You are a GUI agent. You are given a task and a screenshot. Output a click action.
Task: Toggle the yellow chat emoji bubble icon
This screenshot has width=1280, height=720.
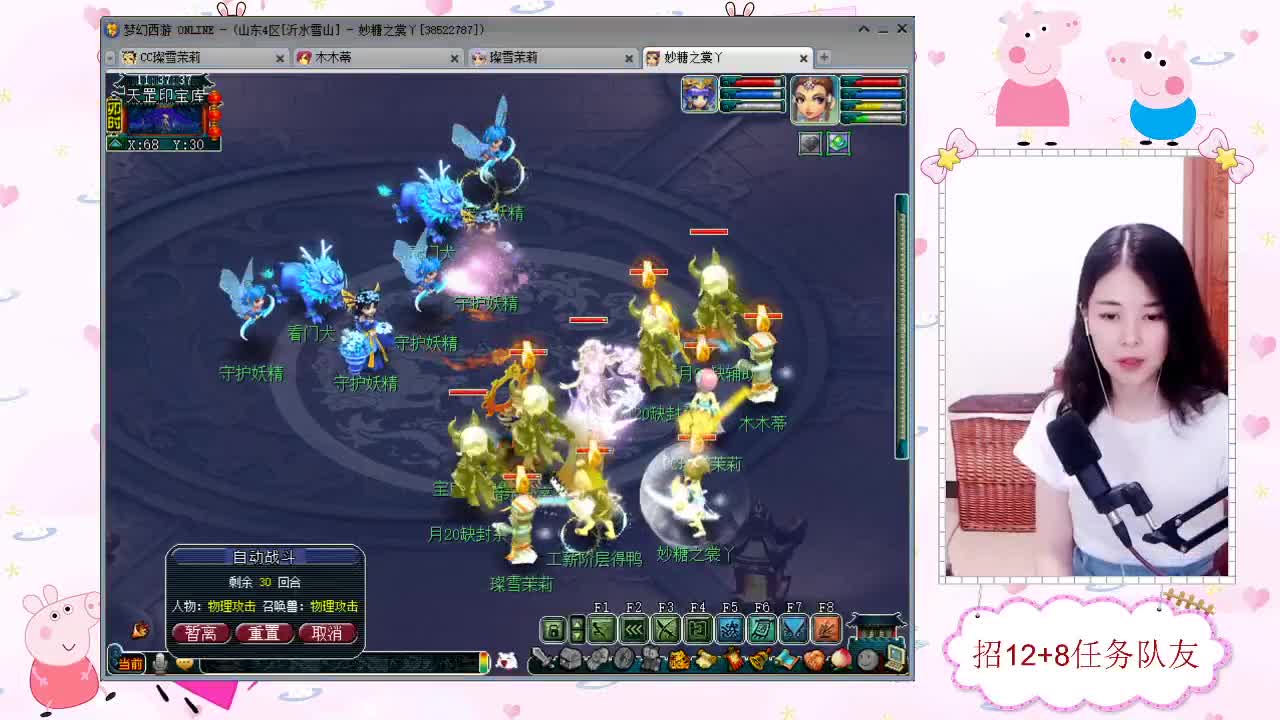[x=185, y=663]
